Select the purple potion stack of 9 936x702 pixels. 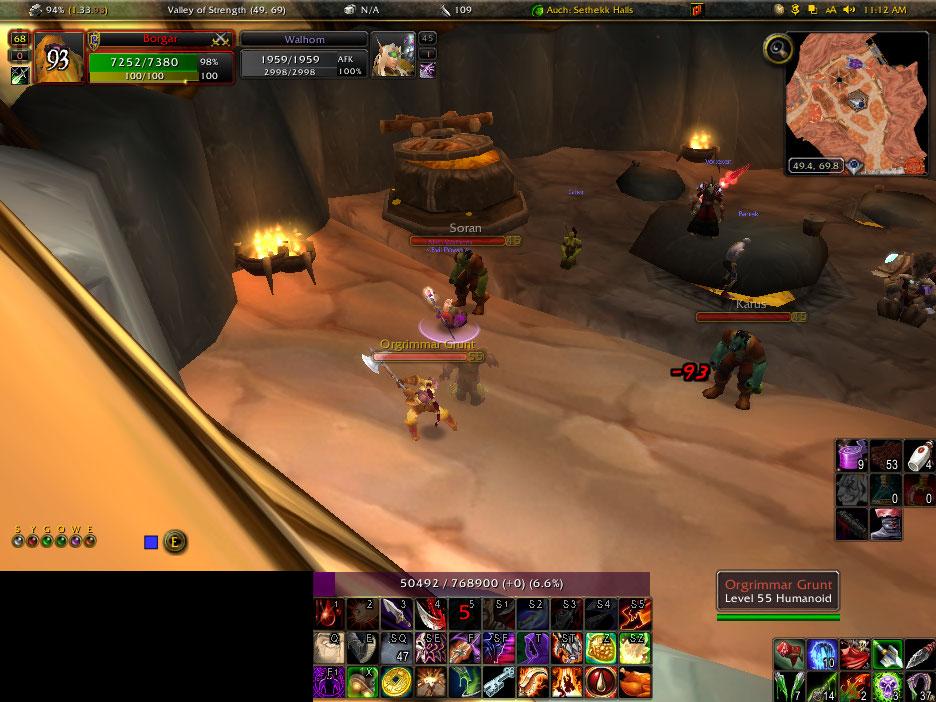[x=852, y=456]
